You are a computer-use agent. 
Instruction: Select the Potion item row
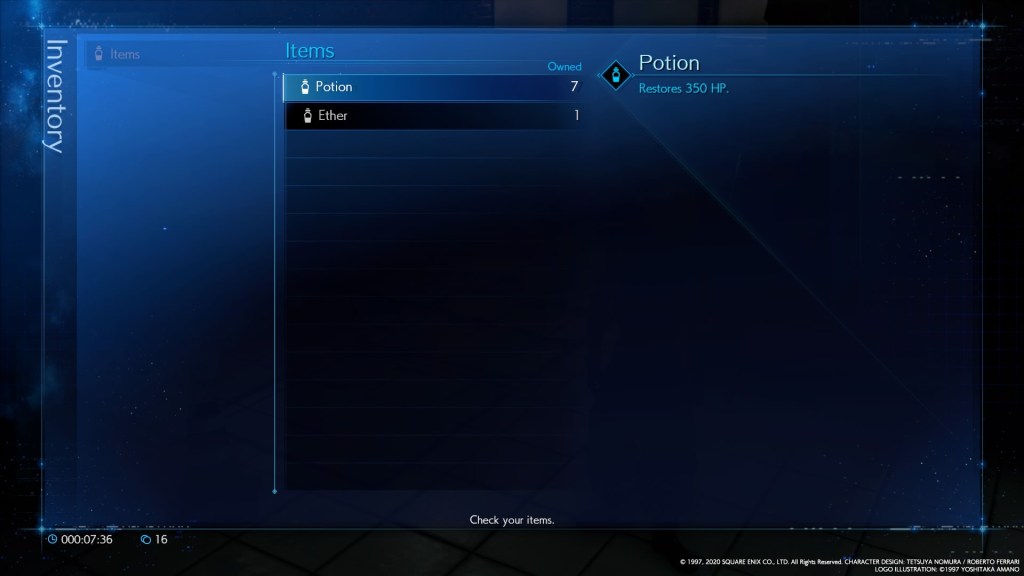tap(432, 87)
